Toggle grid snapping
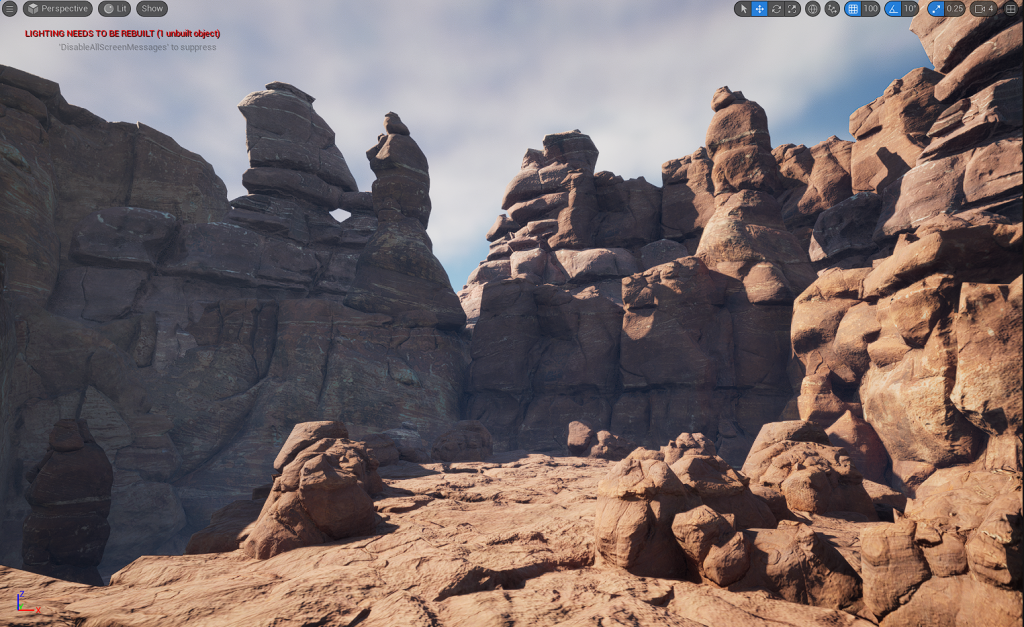This screenshot has width=1024, height=627. 853,9
